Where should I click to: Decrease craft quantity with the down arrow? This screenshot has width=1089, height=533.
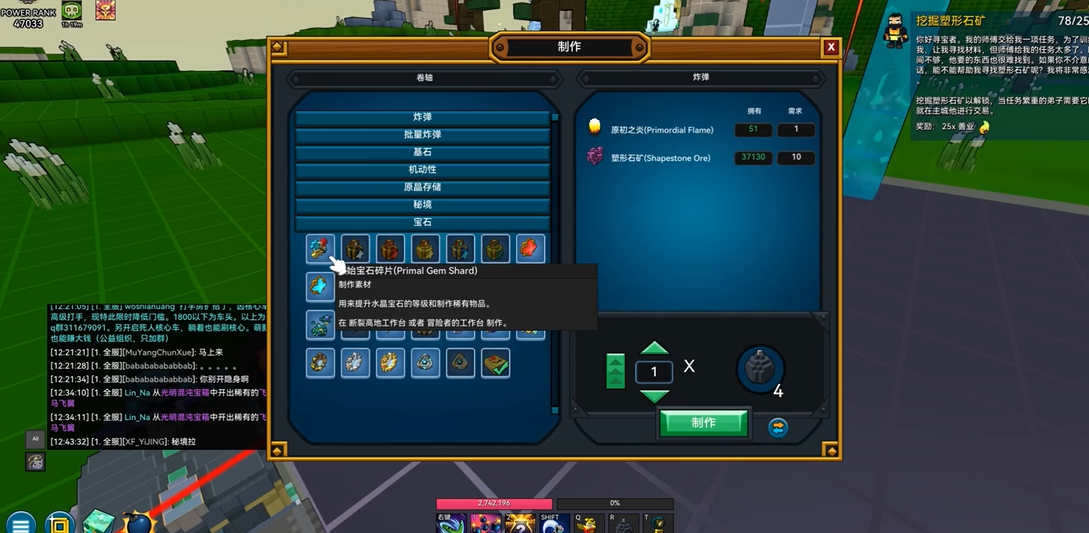point(654,396)
